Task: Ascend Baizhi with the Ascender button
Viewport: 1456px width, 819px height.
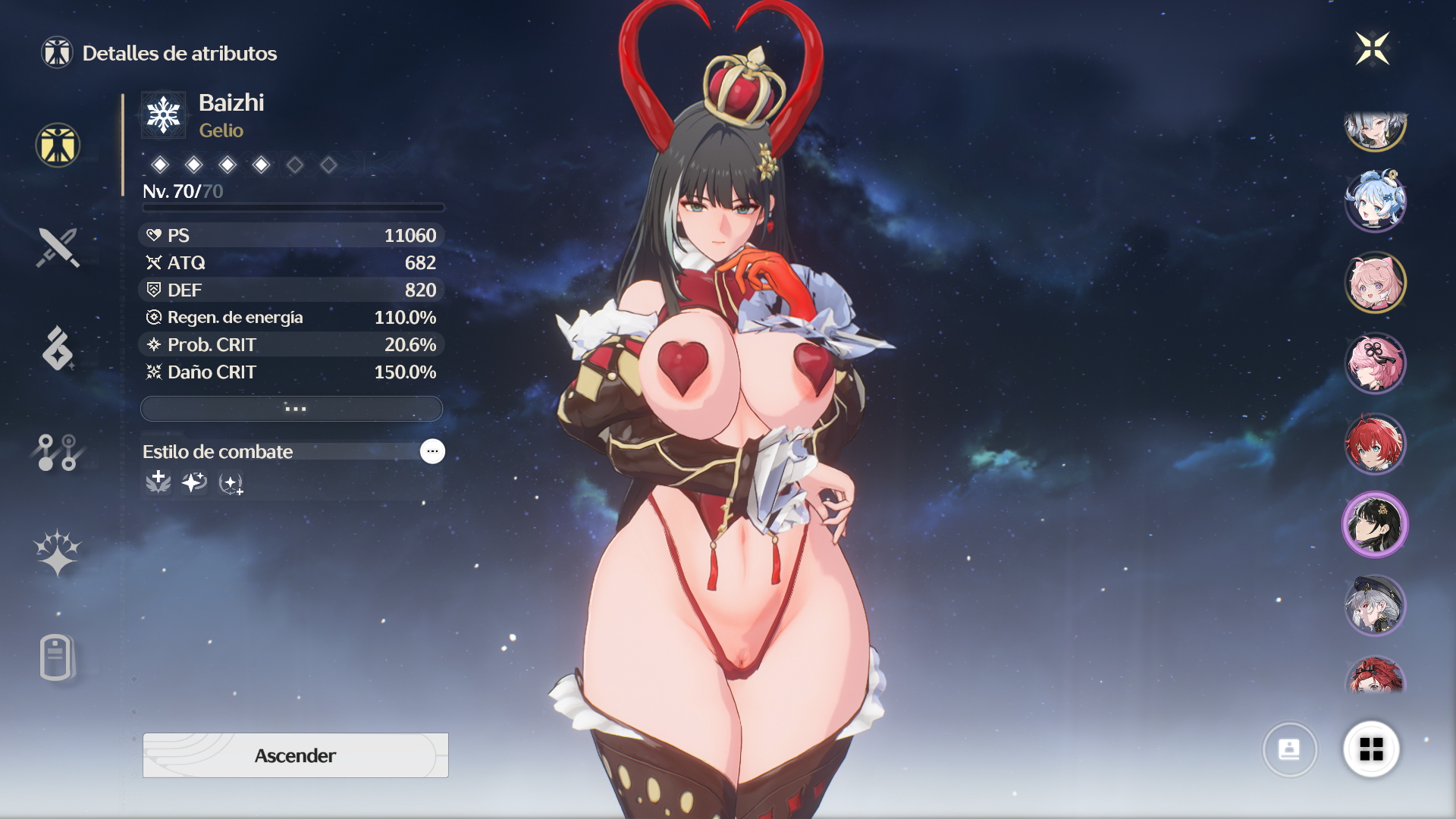Action: [x=295, y=755]
